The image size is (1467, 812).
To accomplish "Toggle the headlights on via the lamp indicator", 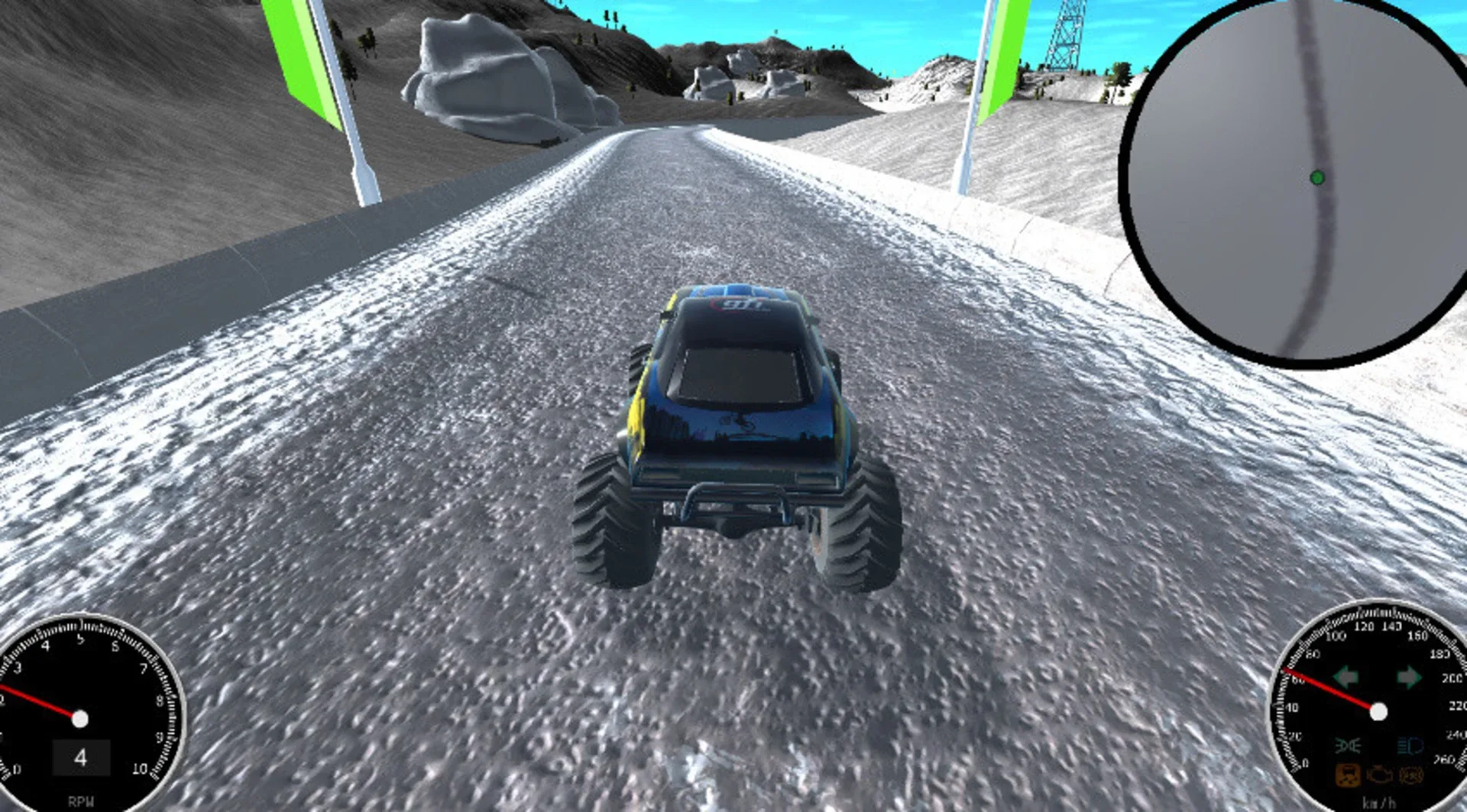I will 1408,746.
